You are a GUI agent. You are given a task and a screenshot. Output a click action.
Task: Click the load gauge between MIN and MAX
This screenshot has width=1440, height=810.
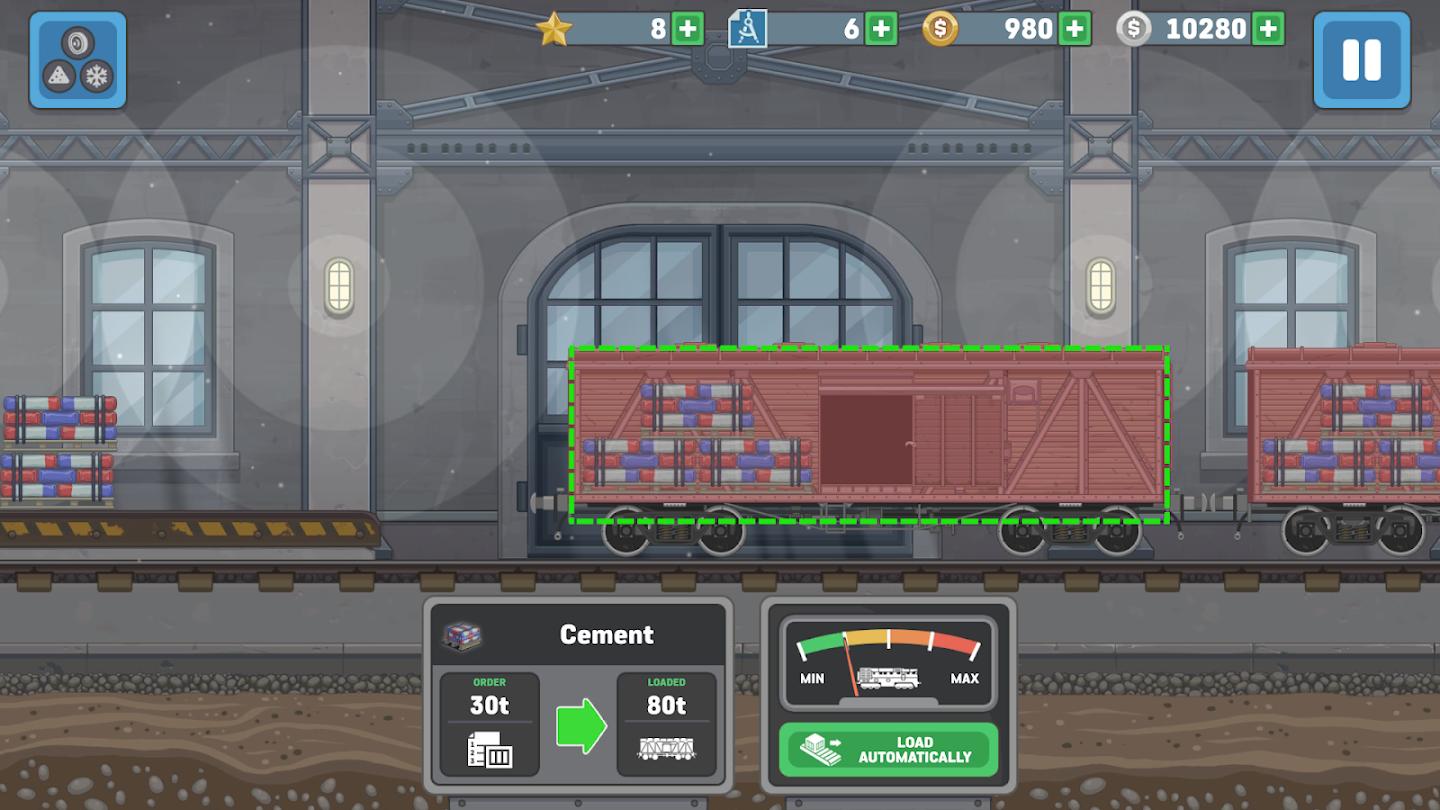tap(888, 660)
